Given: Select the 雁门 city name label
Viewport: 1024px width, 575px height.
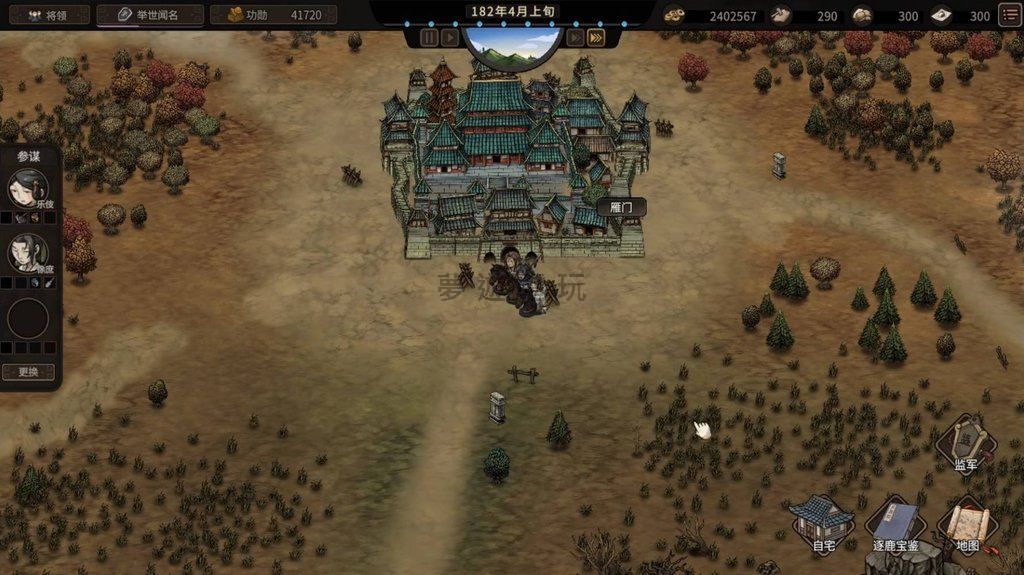Looking at the screenshot, I should [x=621, y=207].
